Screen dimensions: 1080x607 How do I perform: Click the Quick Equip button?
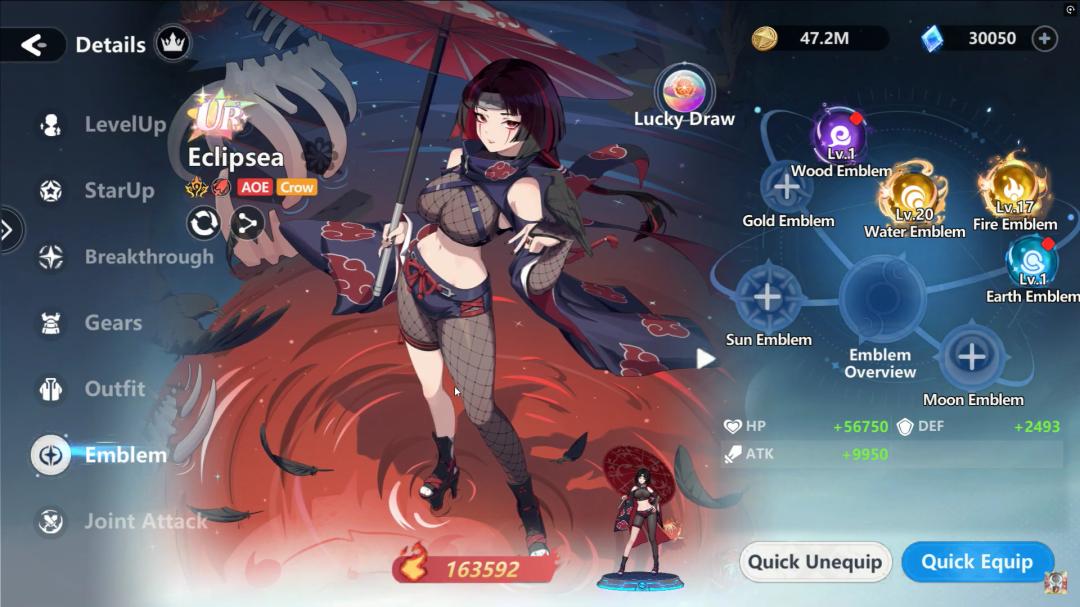click(977, 562)
